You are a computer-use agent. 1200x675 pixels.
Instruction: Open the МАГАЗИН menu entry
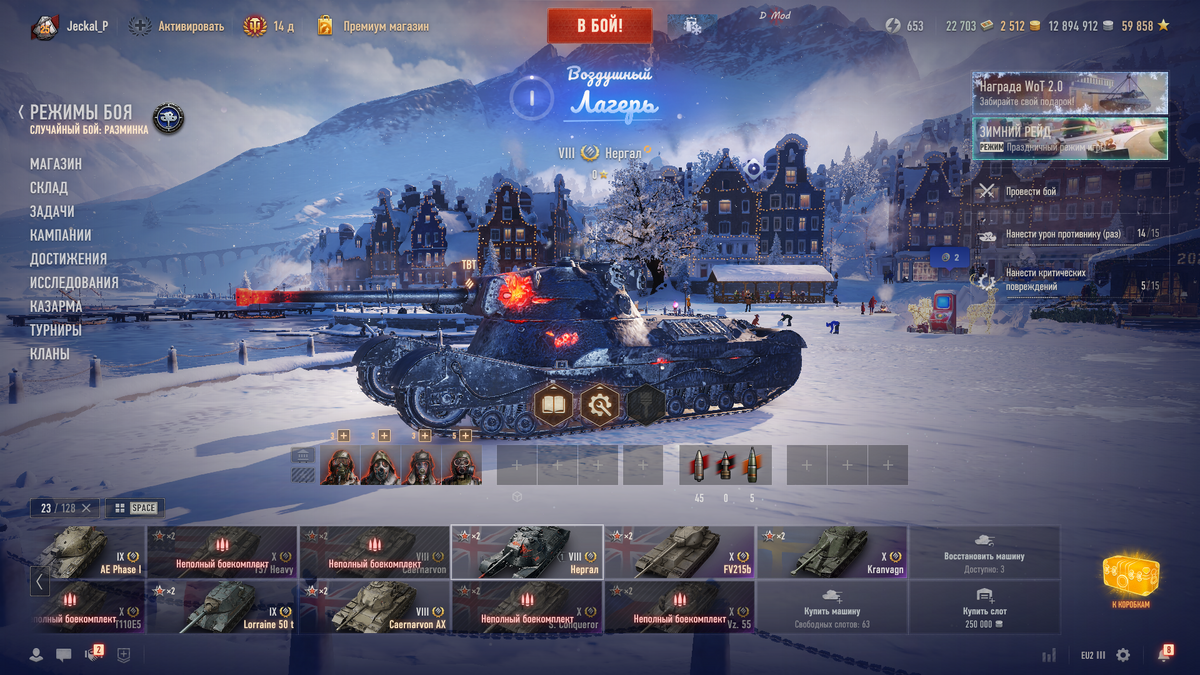tap(56, 164)
